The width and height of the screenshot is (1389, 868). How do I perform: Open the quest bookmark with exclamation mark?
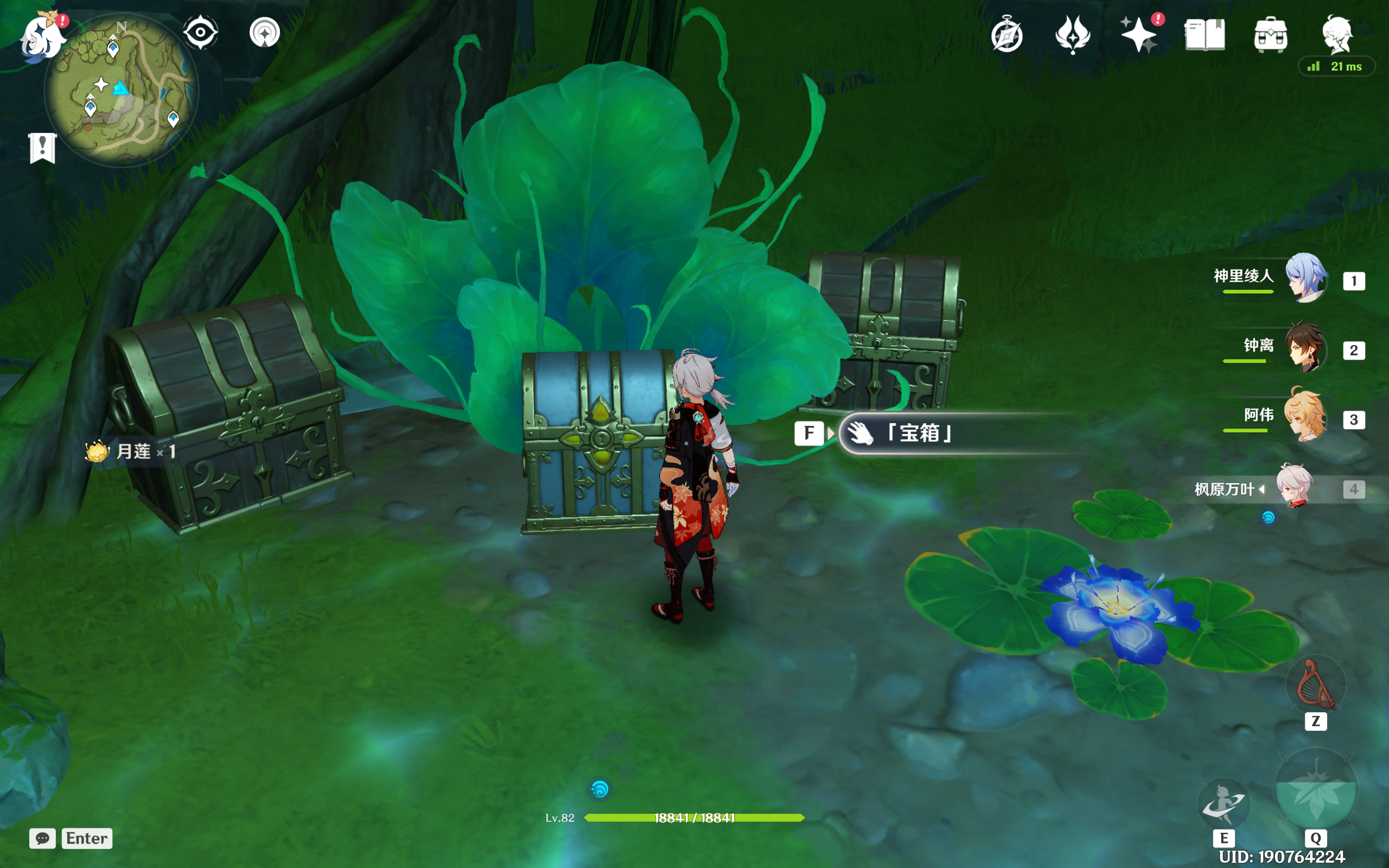pyautogui.click(x=42, y=148)
